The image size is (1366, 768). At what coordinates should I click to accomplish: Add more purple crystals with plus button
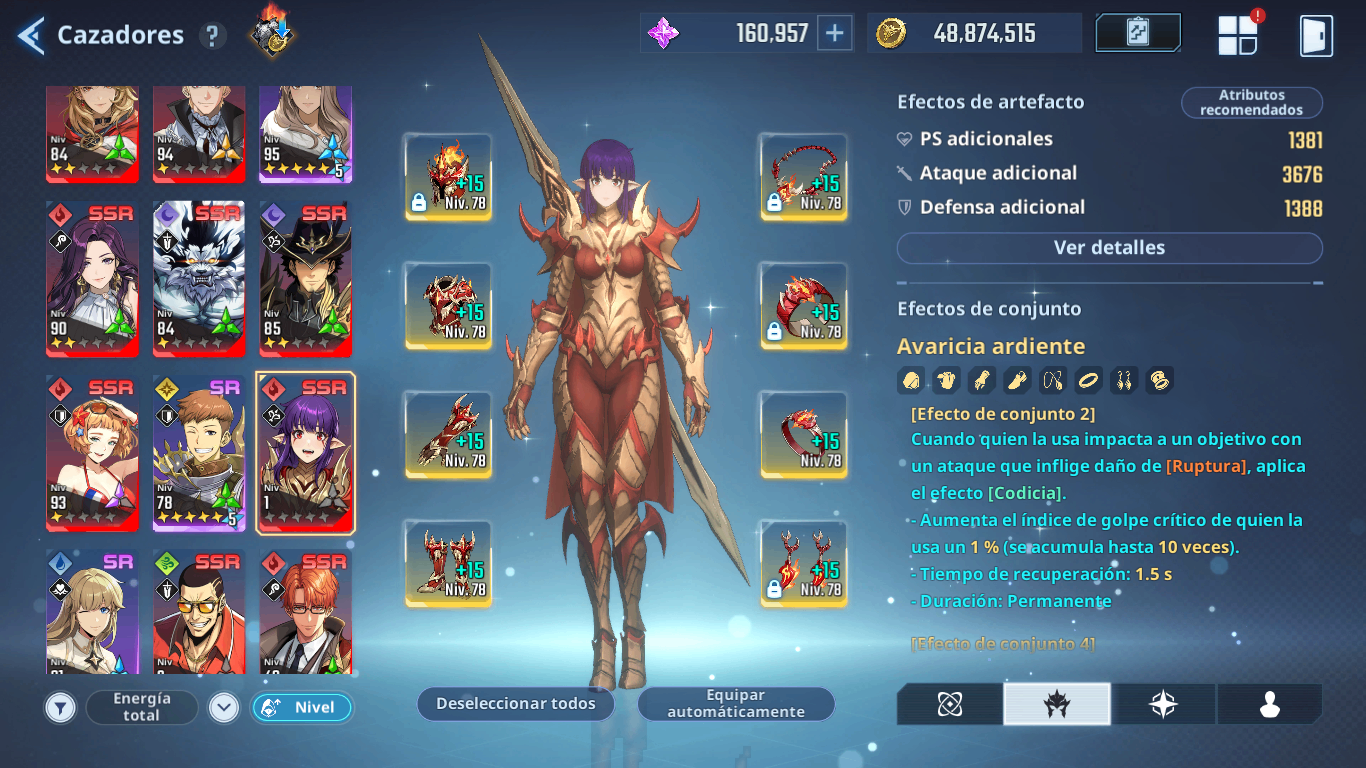834,33
